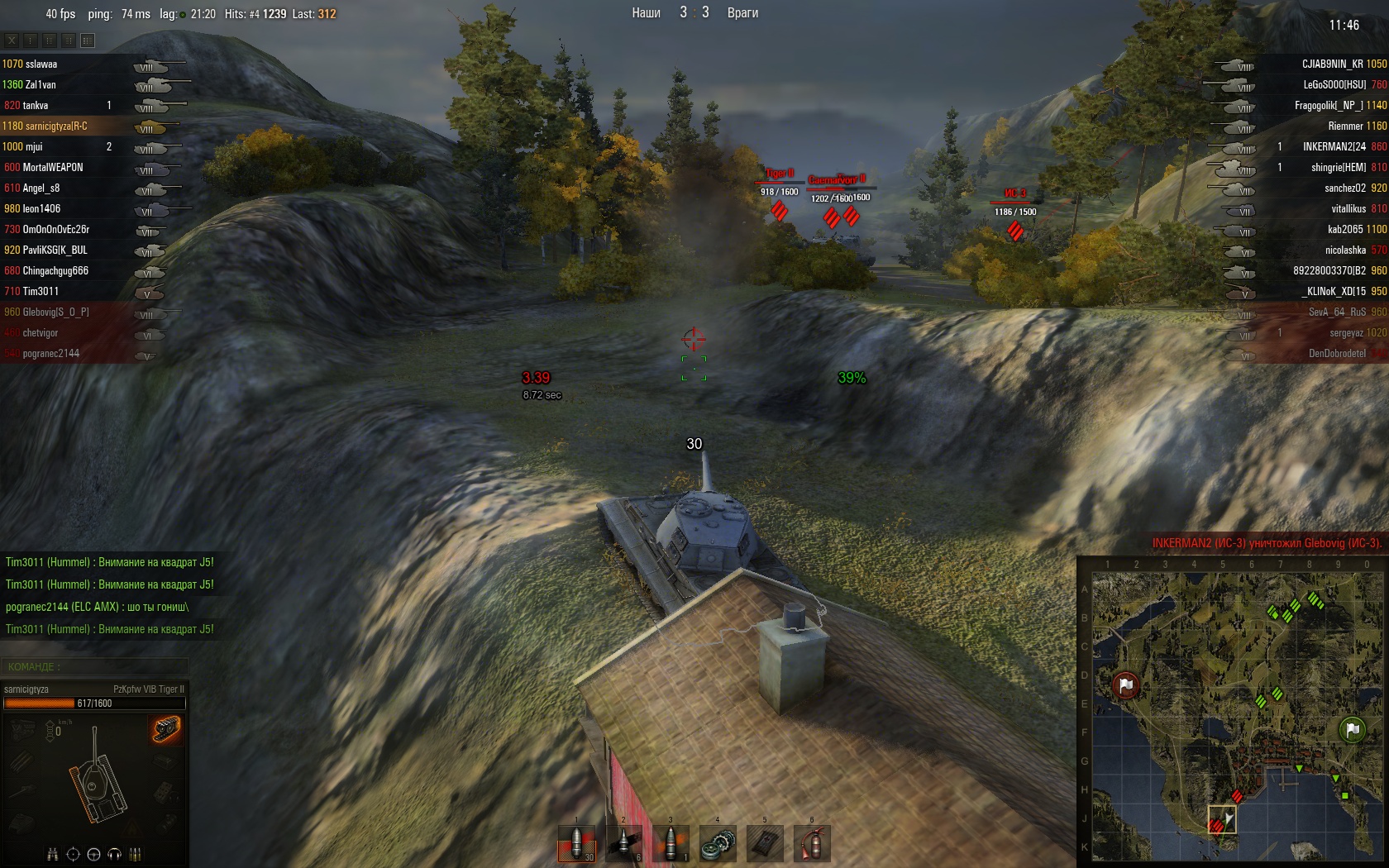Select the armor-piercing shell with 30 rounds
The width and height of the screenshot is (1389, 868).
tap(576, 844)
